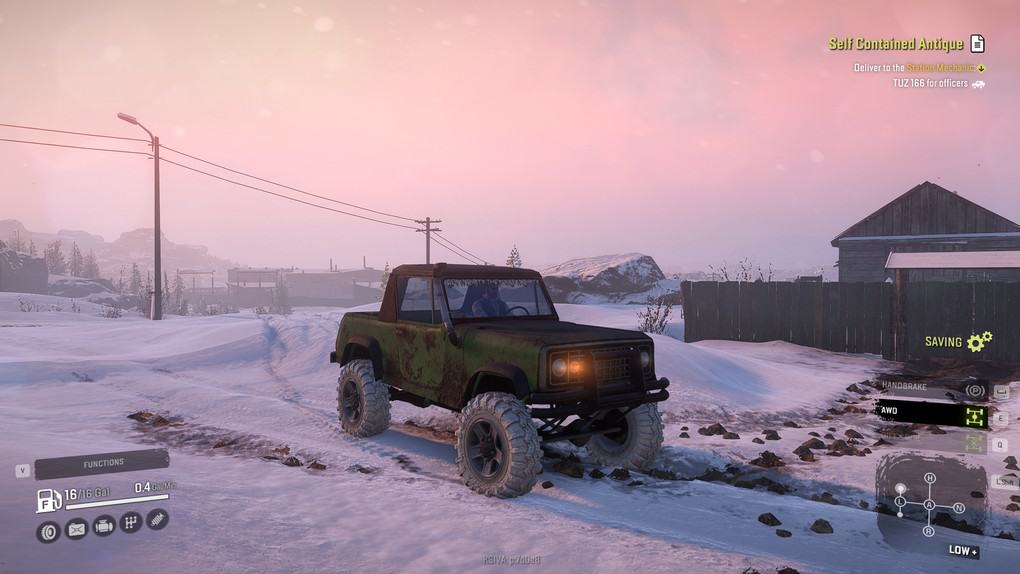The height and width of the screenshot is (574, 1020).
Task: Select the R reverse gear
Action: tap(930, 531)
